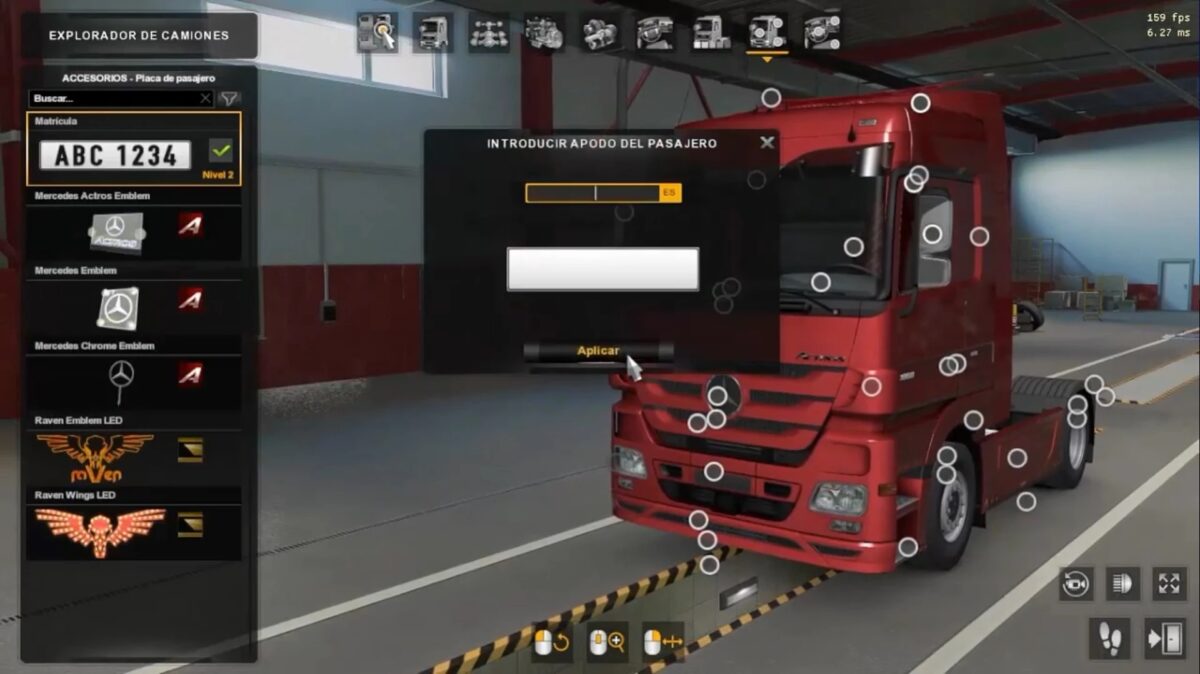Activate the footsteps walk-around mode

pyautogui.click(x=1110, y=639)
